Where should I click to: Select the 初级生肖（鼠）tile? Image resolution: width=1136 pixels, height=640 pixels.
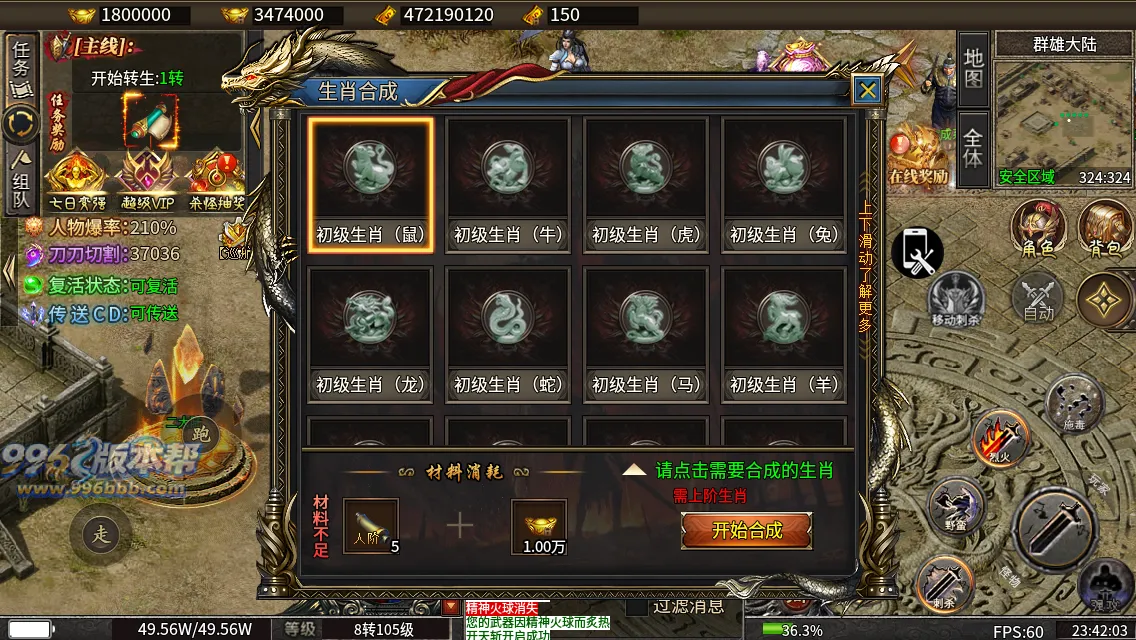(371, 185)
